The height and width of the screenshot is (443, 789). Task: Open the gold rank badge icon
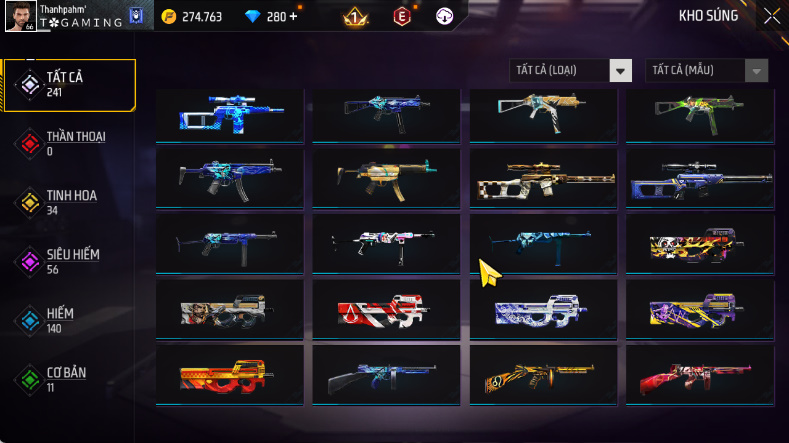coord(354,16)
